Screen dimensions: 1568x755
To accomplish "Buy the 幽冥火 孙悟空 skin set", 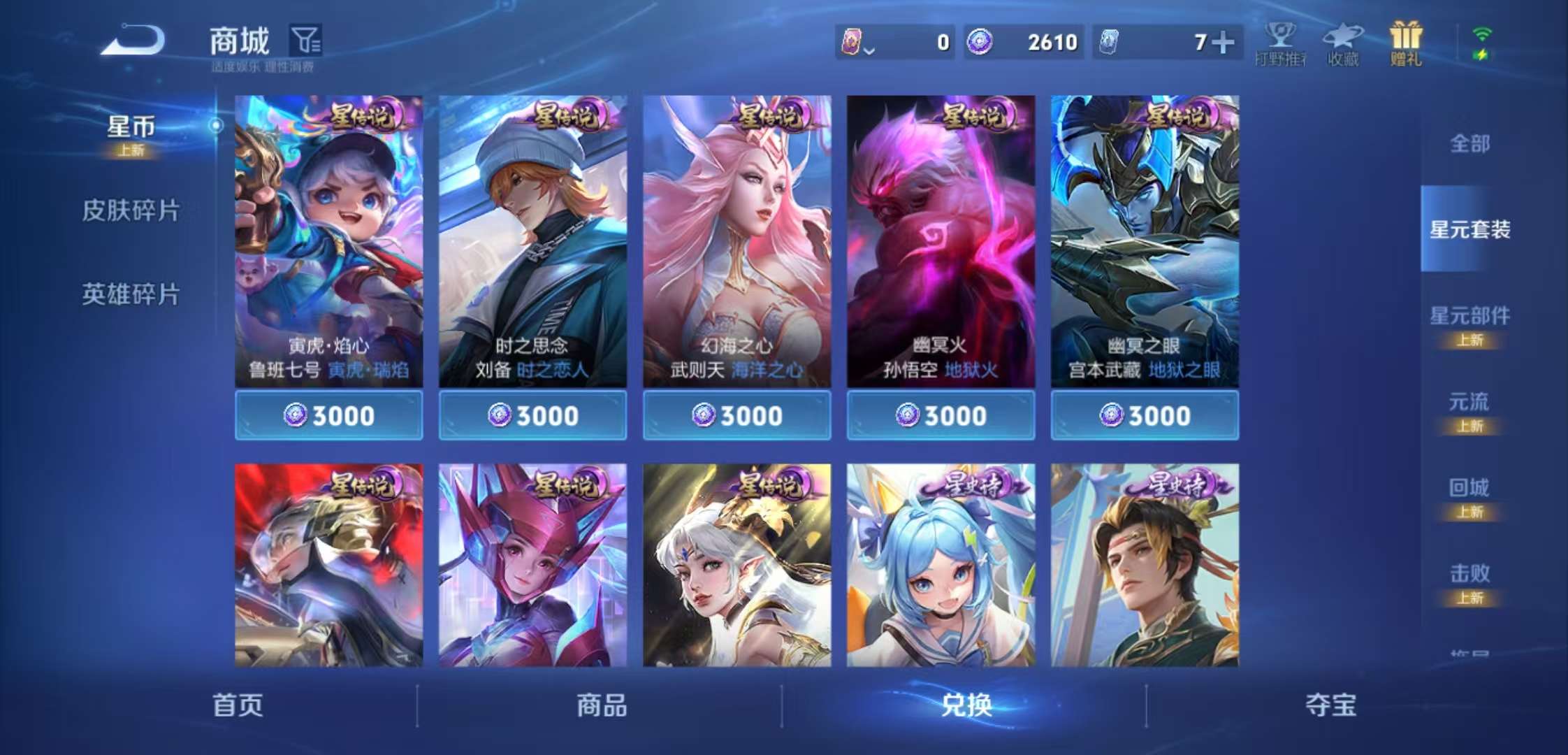I will 940,415.
